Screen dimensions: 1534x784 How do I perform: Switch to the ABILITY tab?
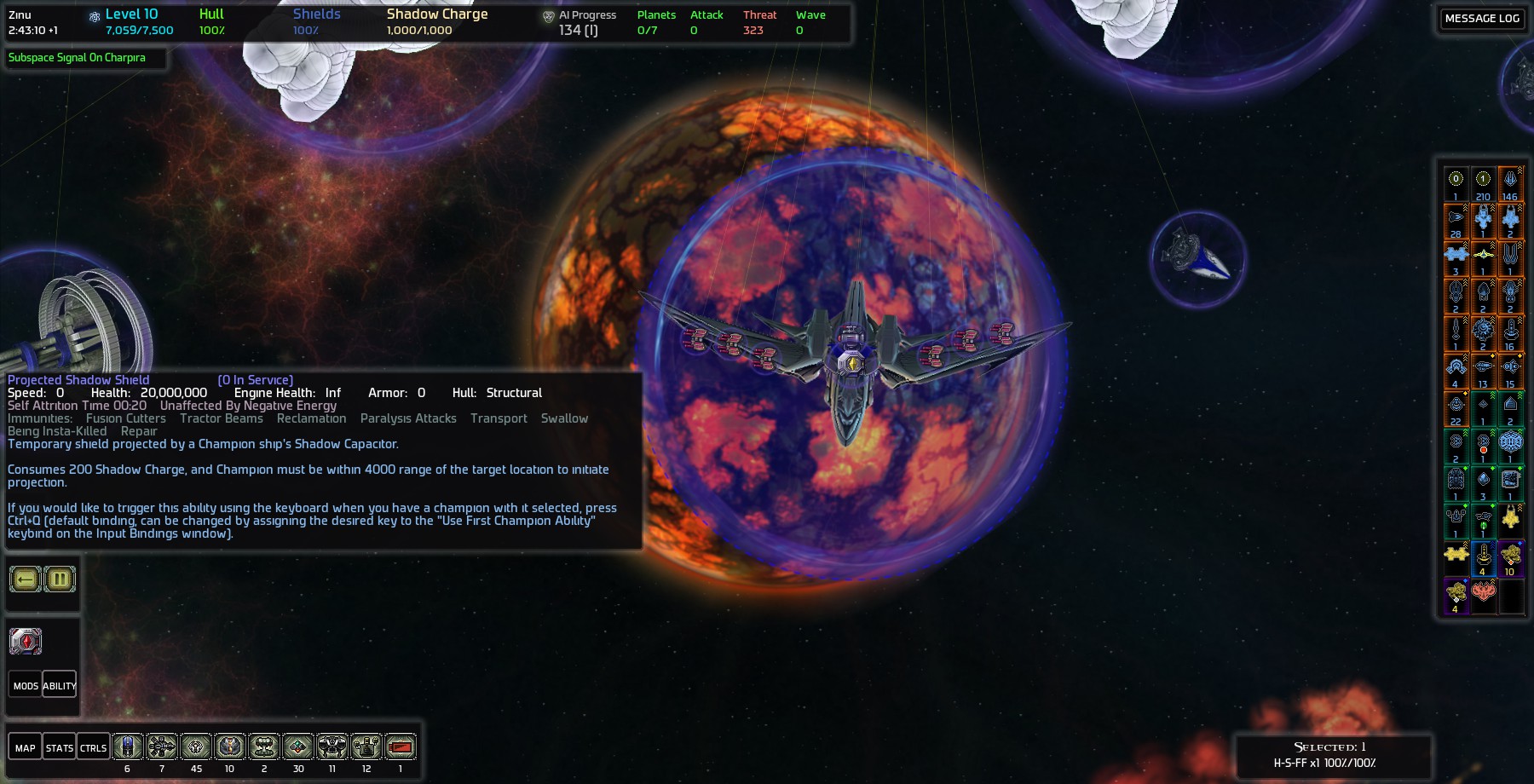[60, 685]
